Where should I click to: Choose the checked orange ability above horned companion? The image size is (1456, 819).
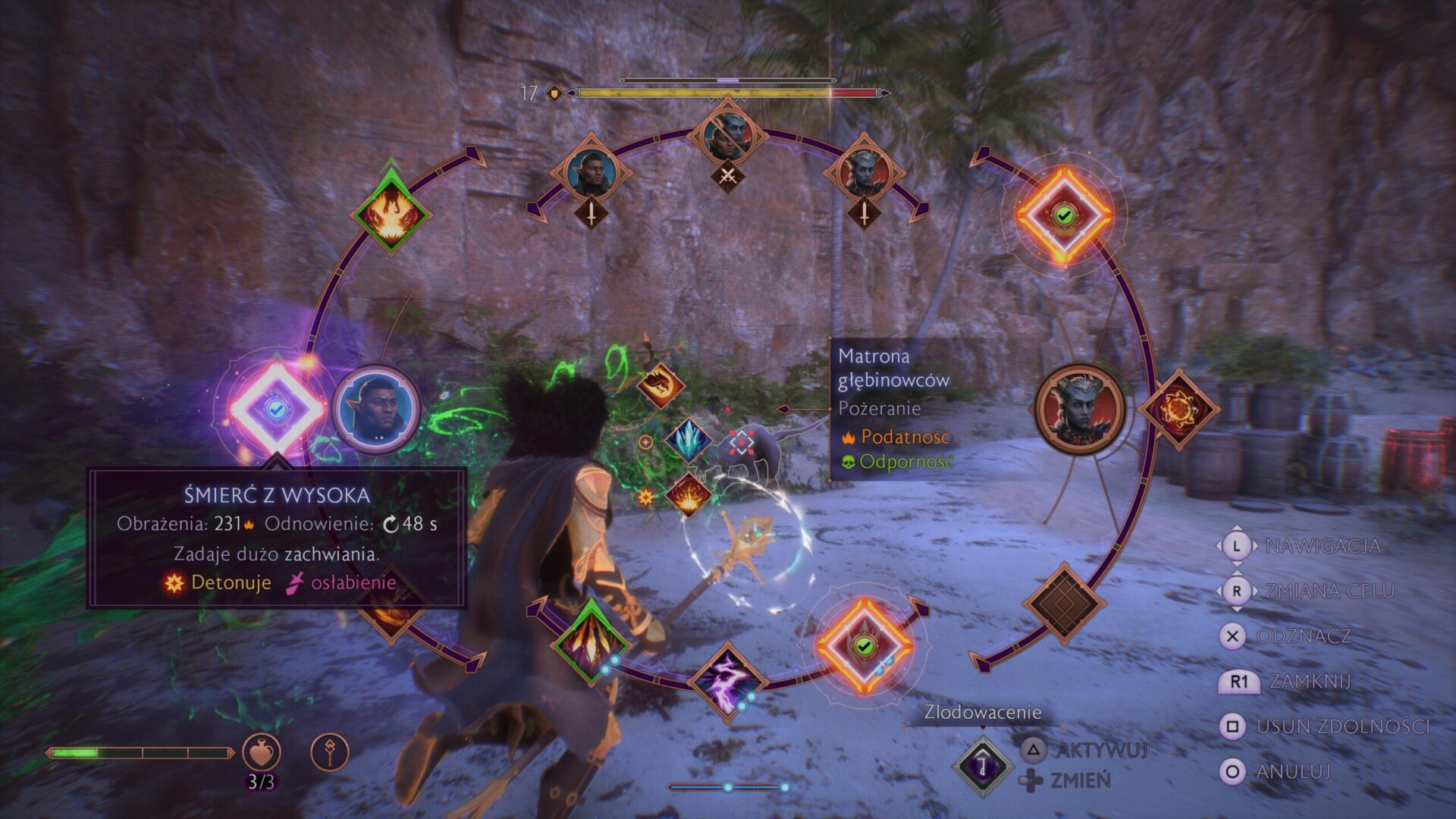point(1064,216)
